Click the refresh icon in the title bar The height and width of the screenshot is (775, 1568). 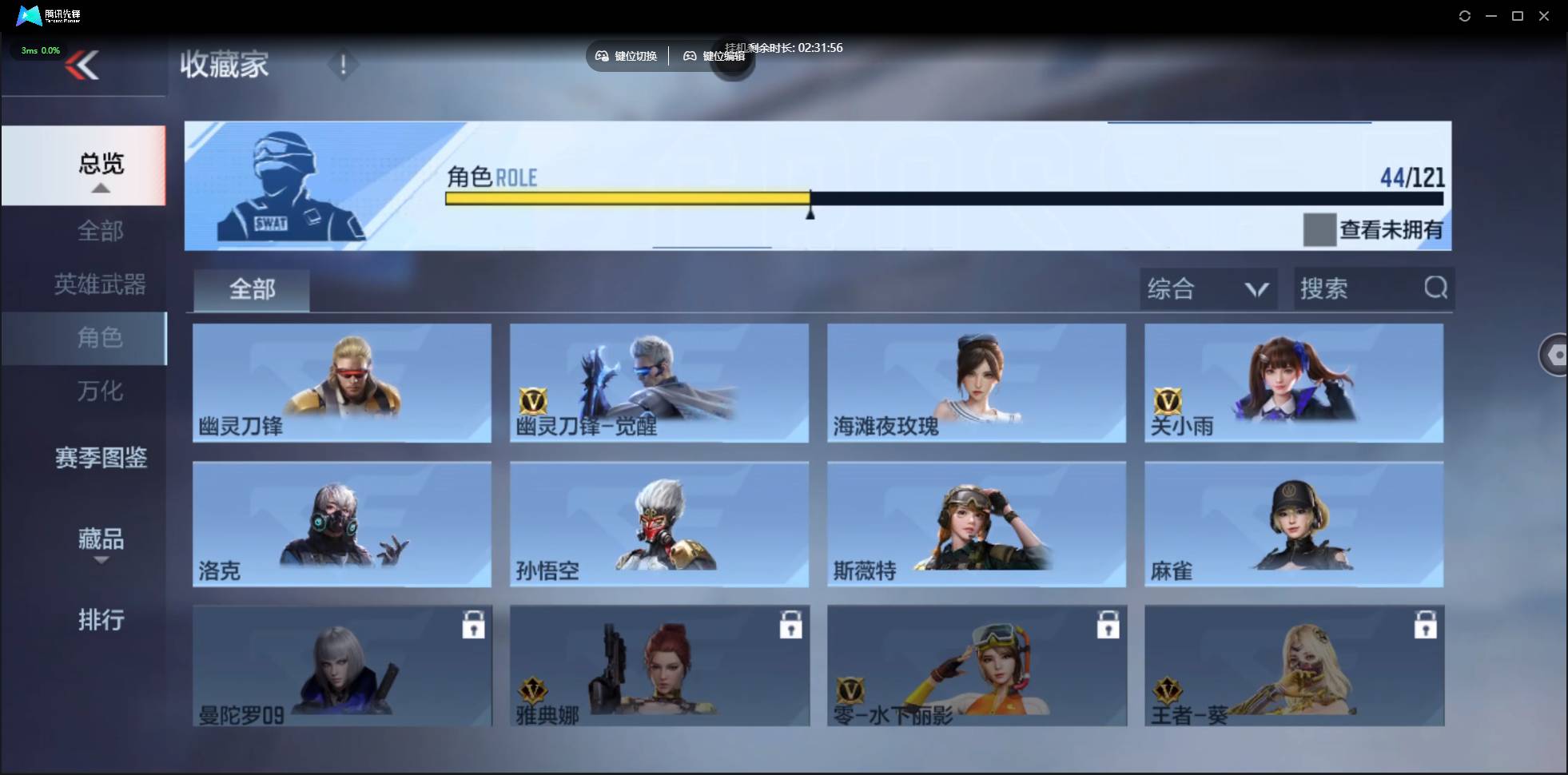[x=1465, y=15]
